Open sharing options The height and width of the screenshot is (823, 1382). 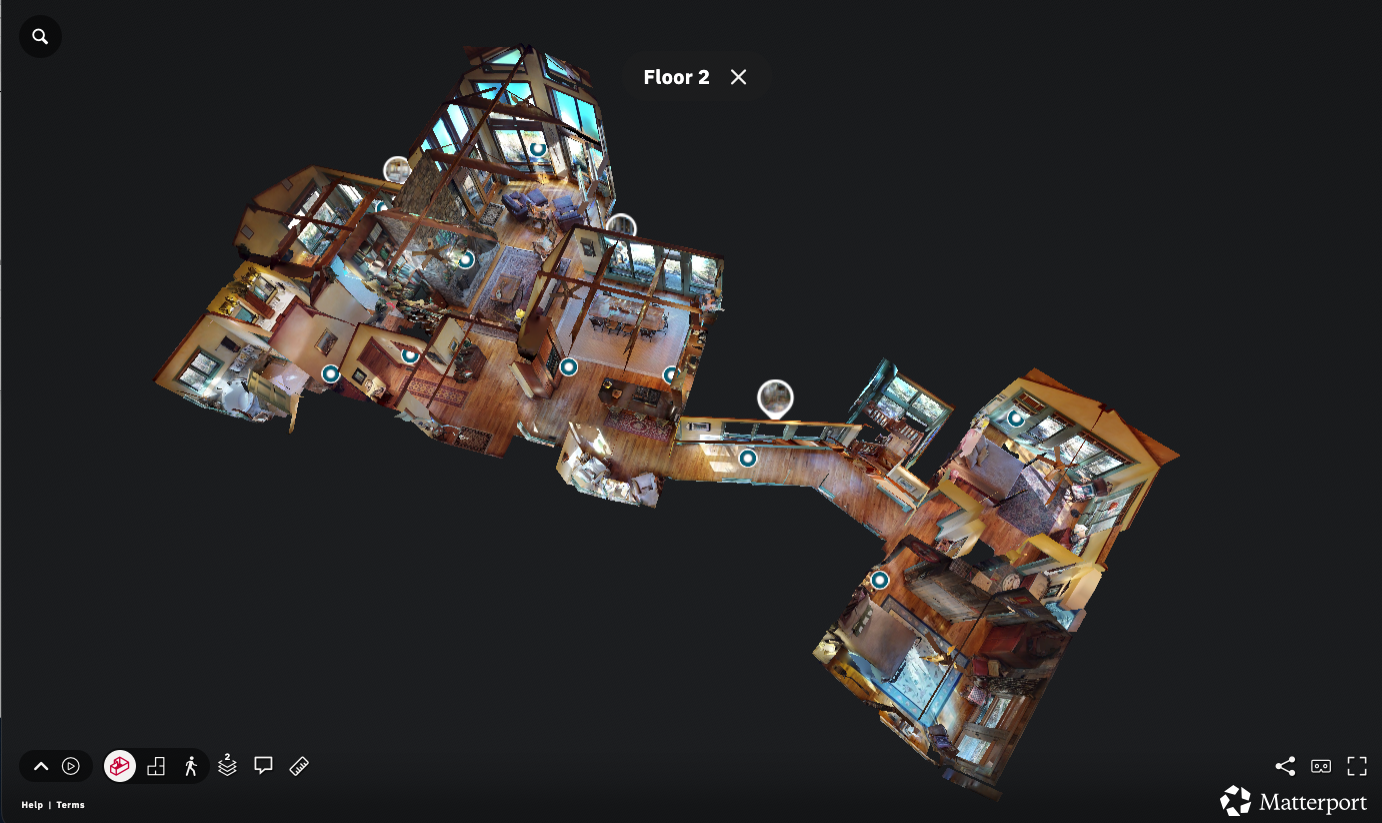[1285, 766]
